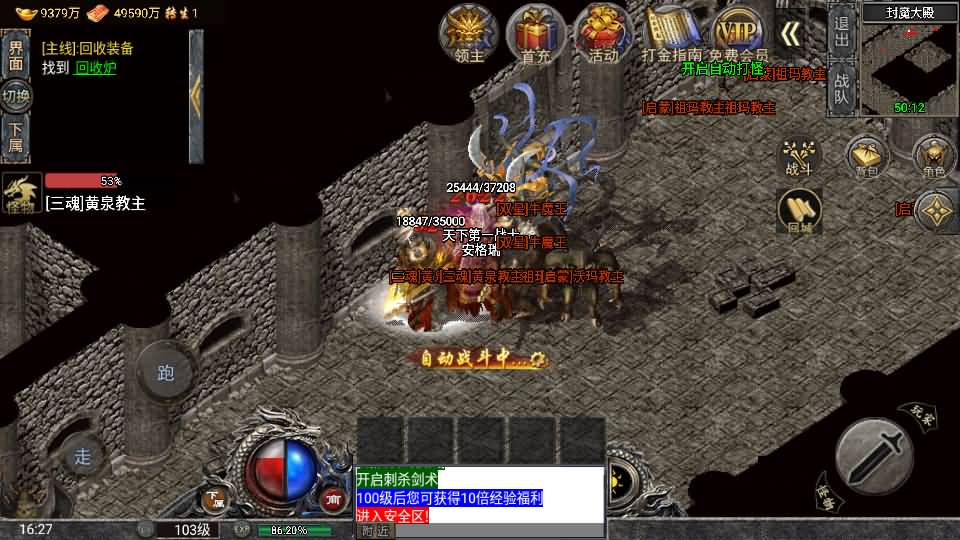Image resolution: width=960 pixels, height=540 pixels.
Task: Open the 活动 events gift box
Action: pyautogui.click(x=603, y=32)
